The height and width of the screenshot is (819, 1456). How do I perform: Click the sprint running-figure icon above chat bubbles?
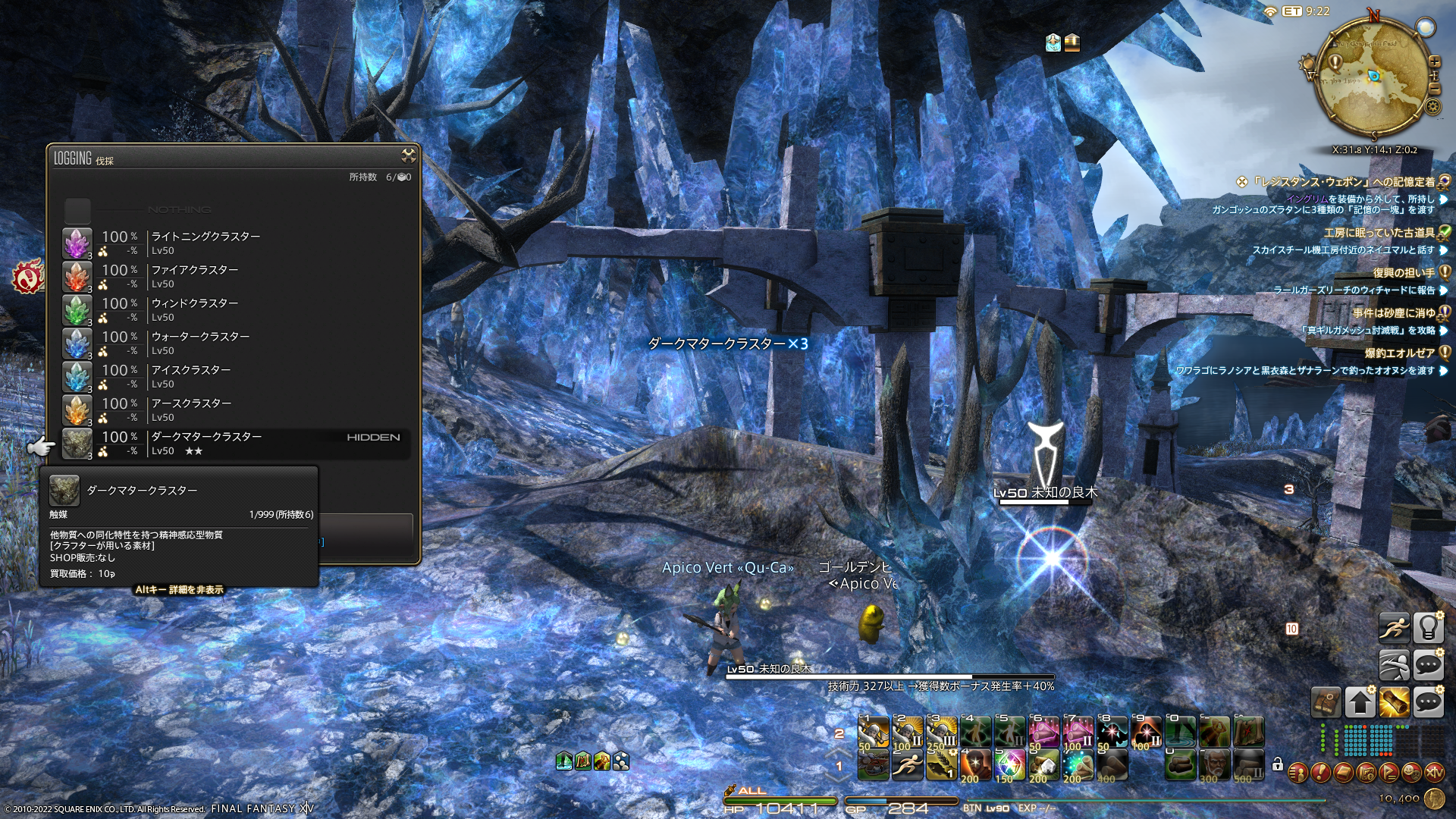(1394, 629)
